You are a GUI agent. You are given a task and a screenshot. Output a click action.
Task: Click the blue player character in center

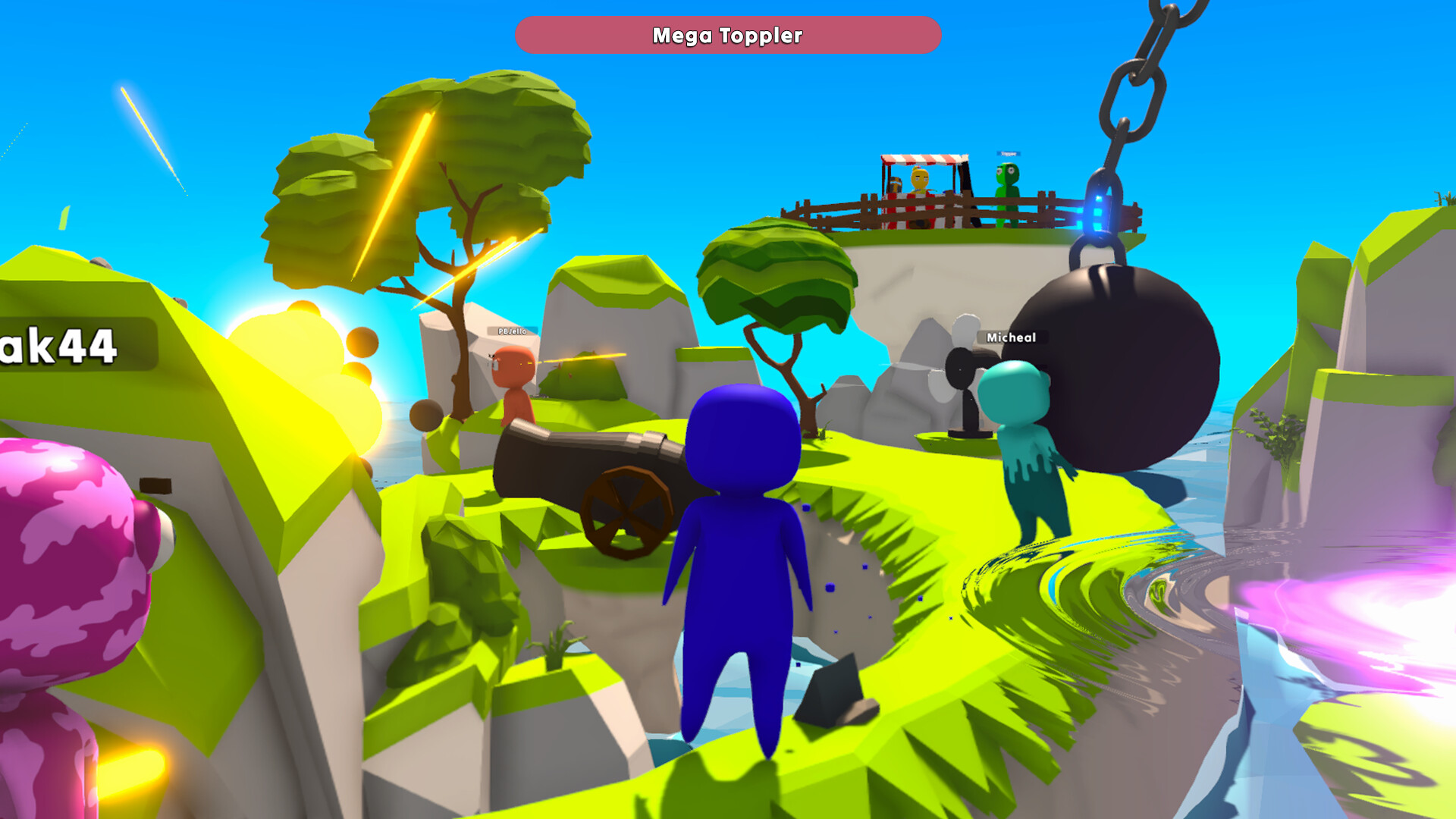point(739,546)
